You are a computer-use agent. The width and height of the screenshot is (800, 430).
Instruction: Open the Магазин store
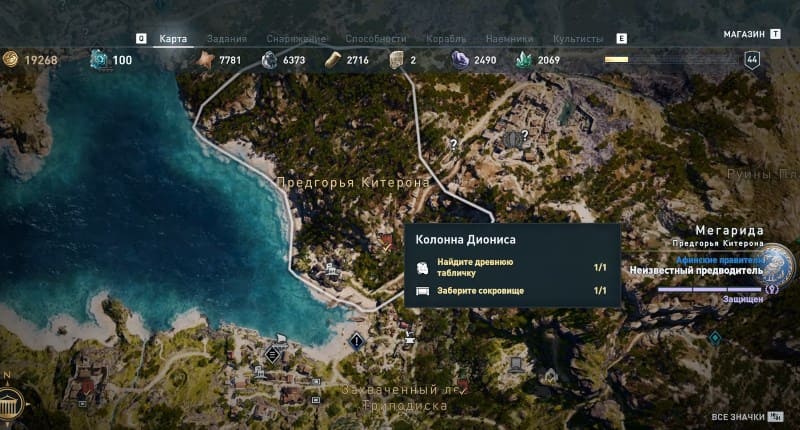[x=744, y=34]
